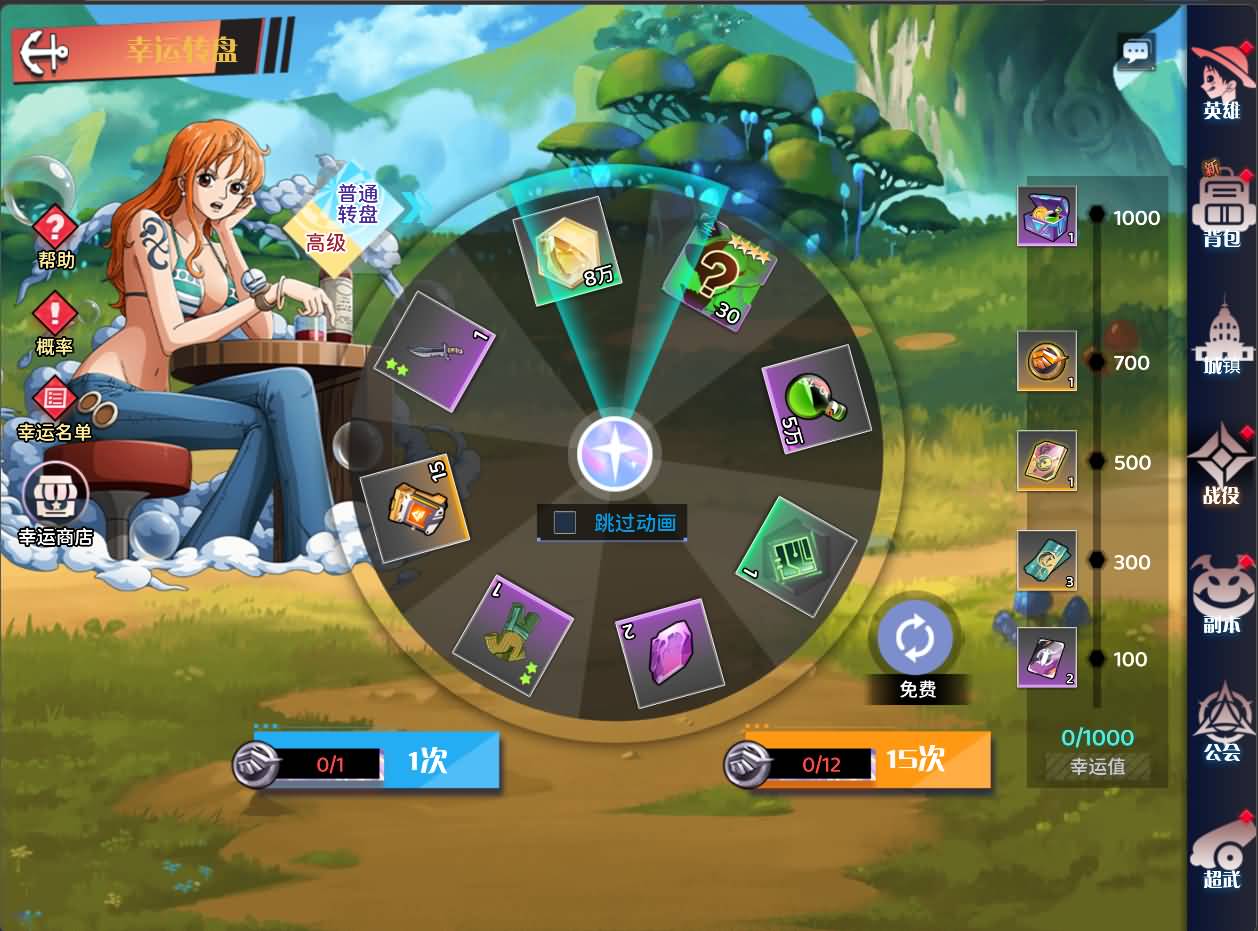1258x931 pixels.
Task: Open the 公会 guild menu
Action: point(1222,722)
